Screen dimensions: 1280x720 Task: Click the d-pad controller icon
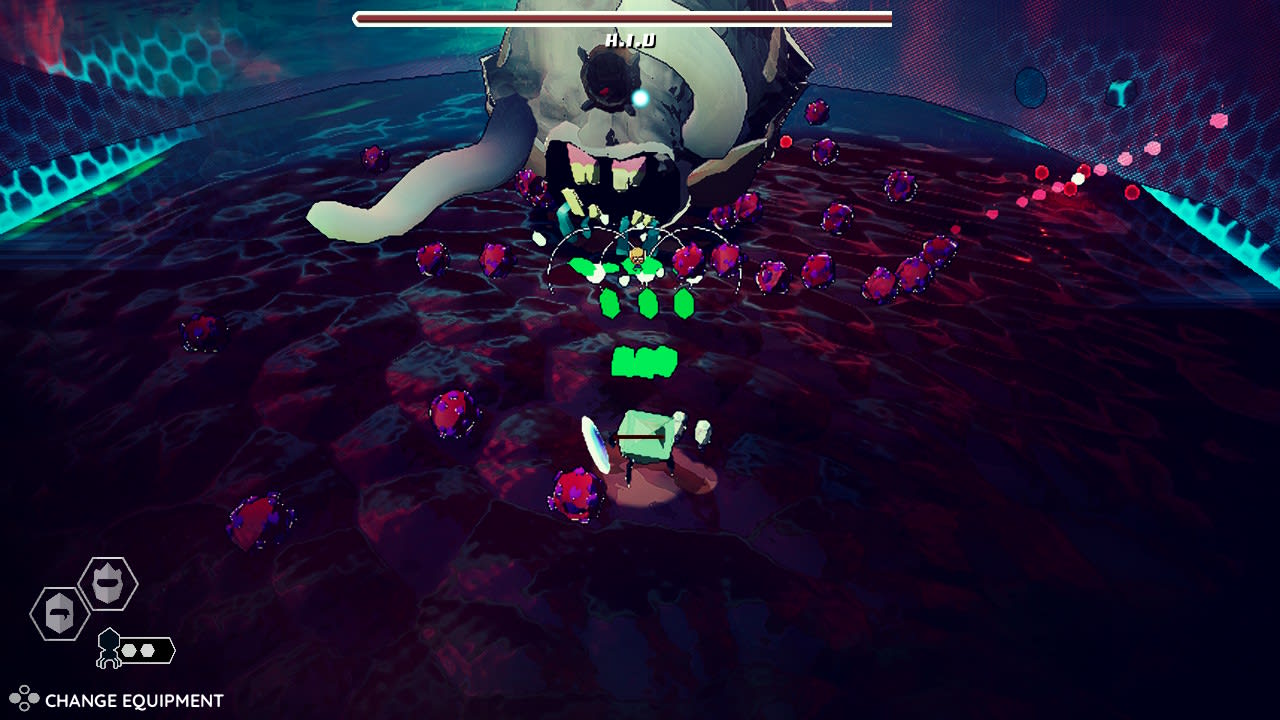pyautogui.click(x=25, y=696)
